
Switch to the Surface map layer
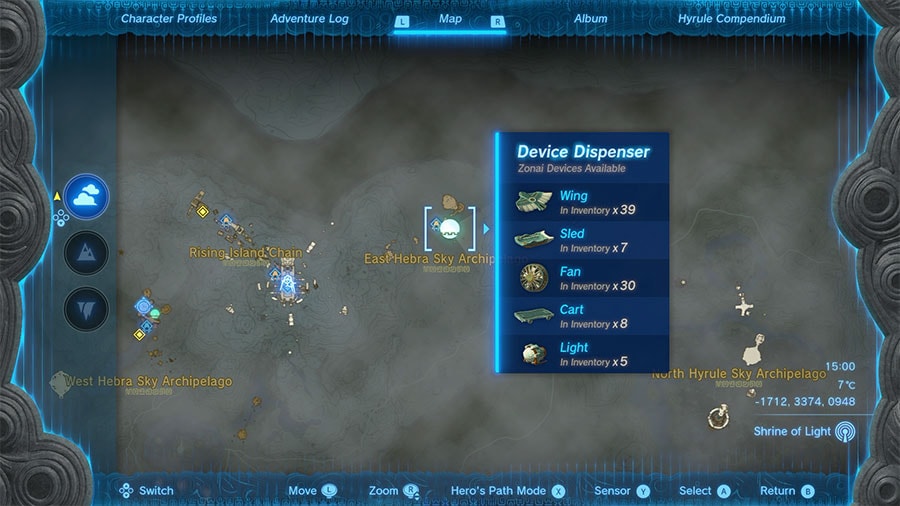[x=86, y=253]
